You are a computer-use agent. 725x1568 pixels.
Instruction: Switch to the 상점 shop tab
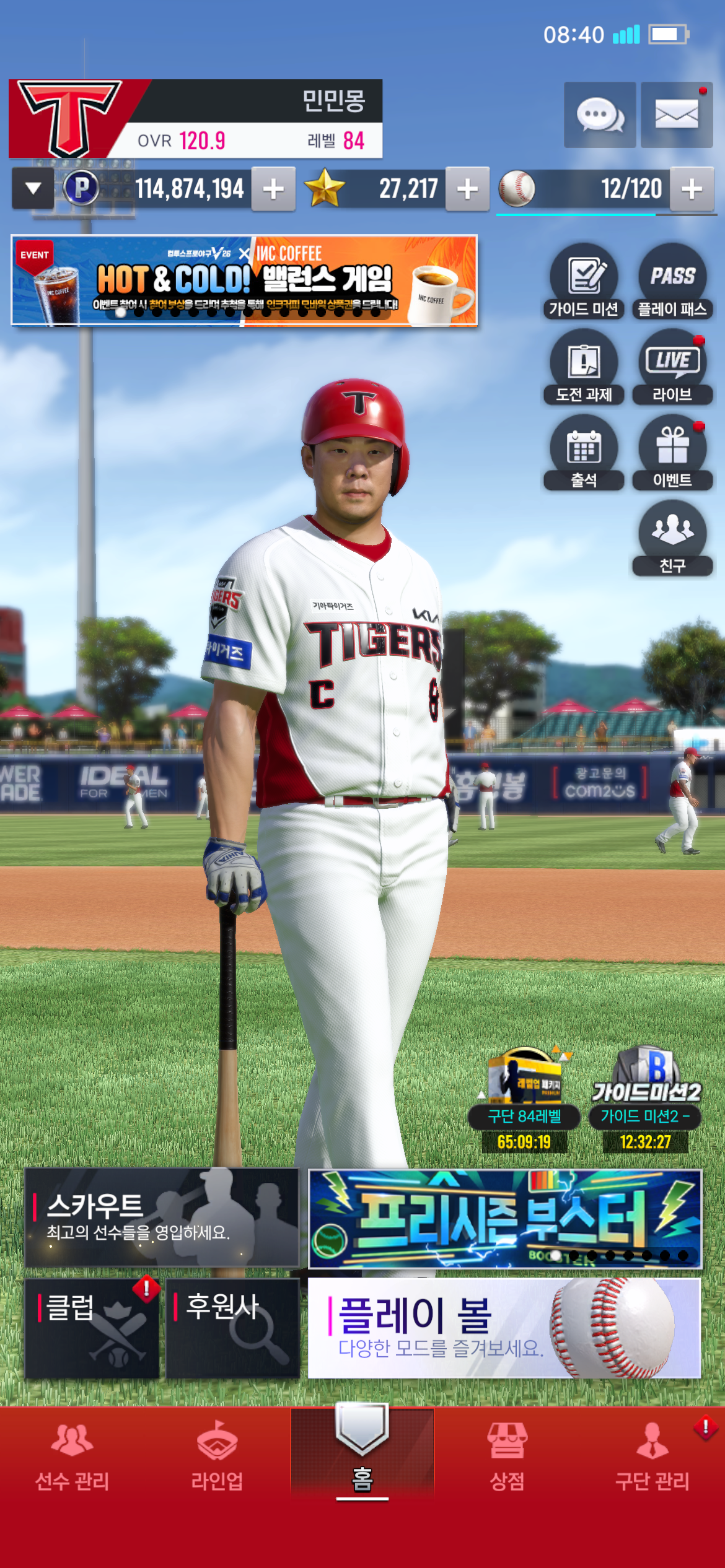tap(507, 1455)
